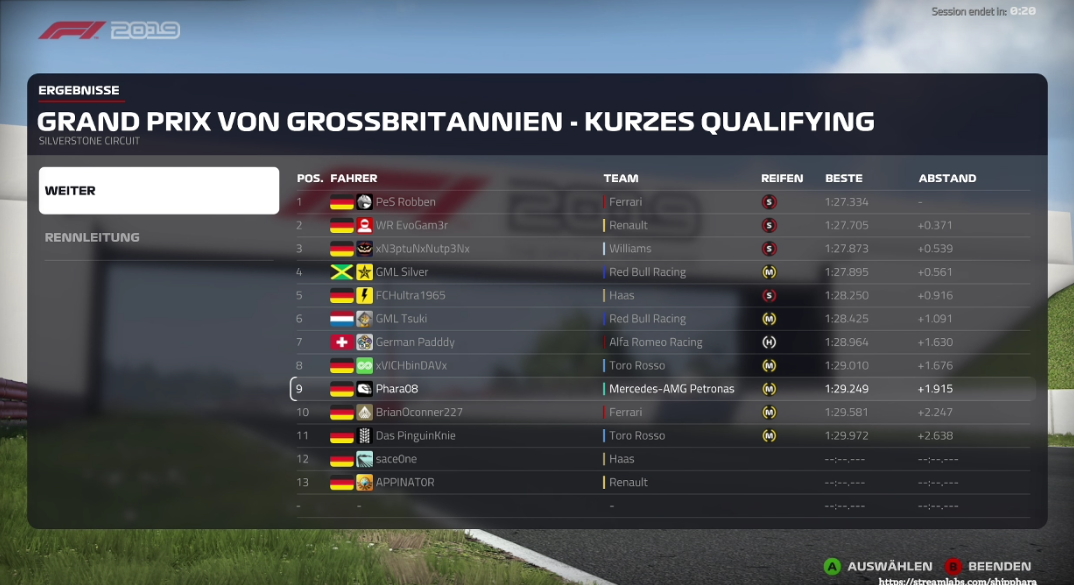Pick the FCHultra1965 driver row

pos(410,295)
